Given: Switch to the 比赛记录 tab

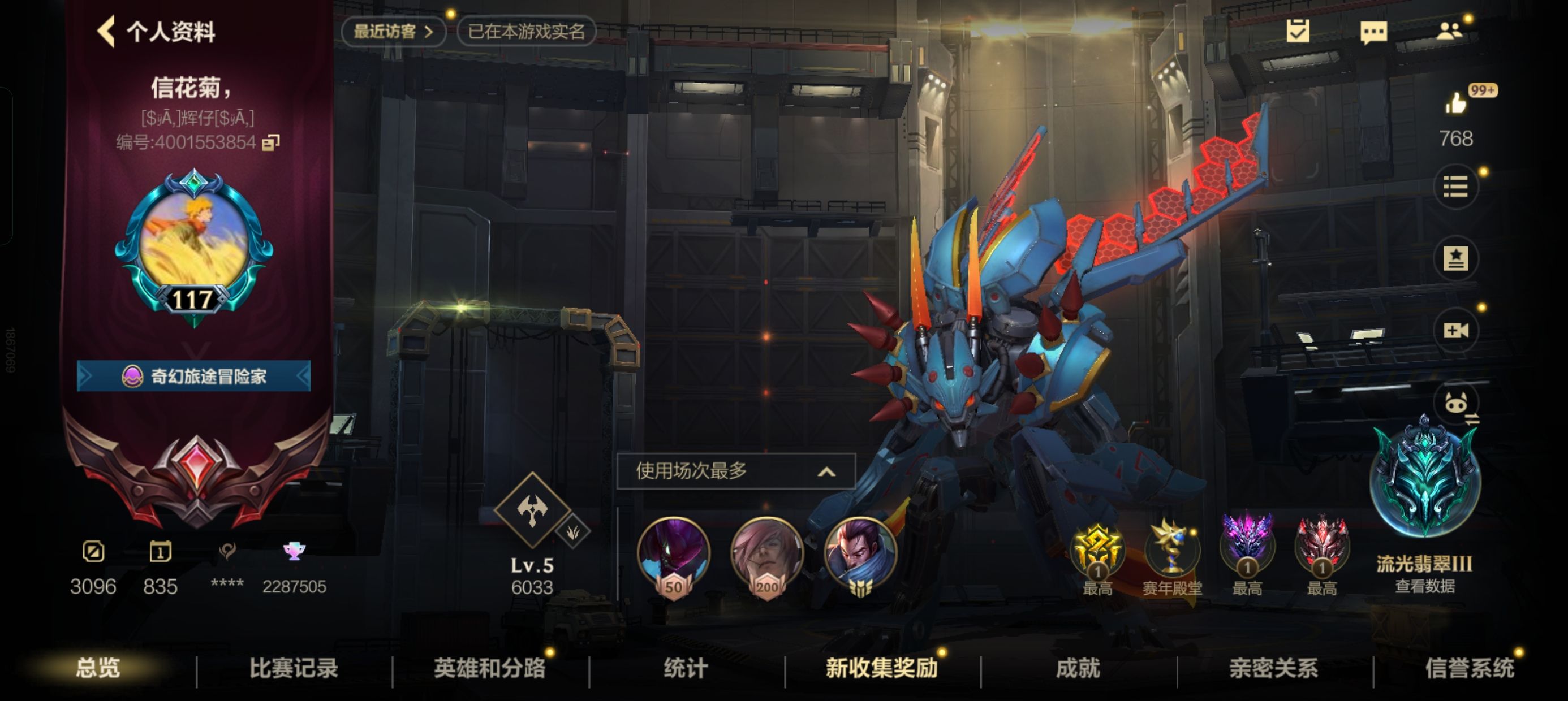Looking at the screenshot, I should click(x=295, y=667).
